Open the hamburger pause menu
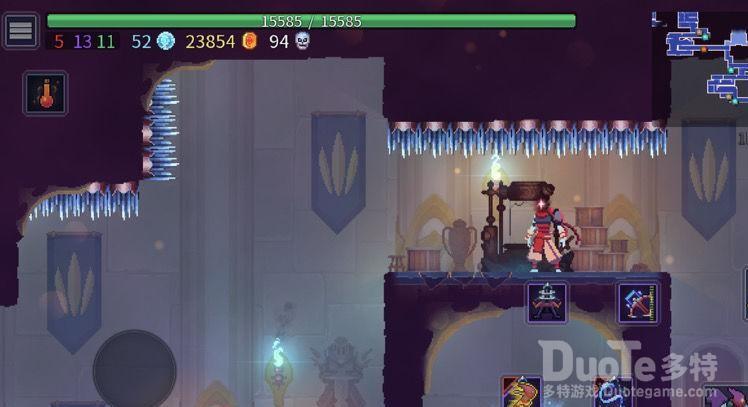The height and width of the screenshot is (407, 748). [x=20, y=30]
